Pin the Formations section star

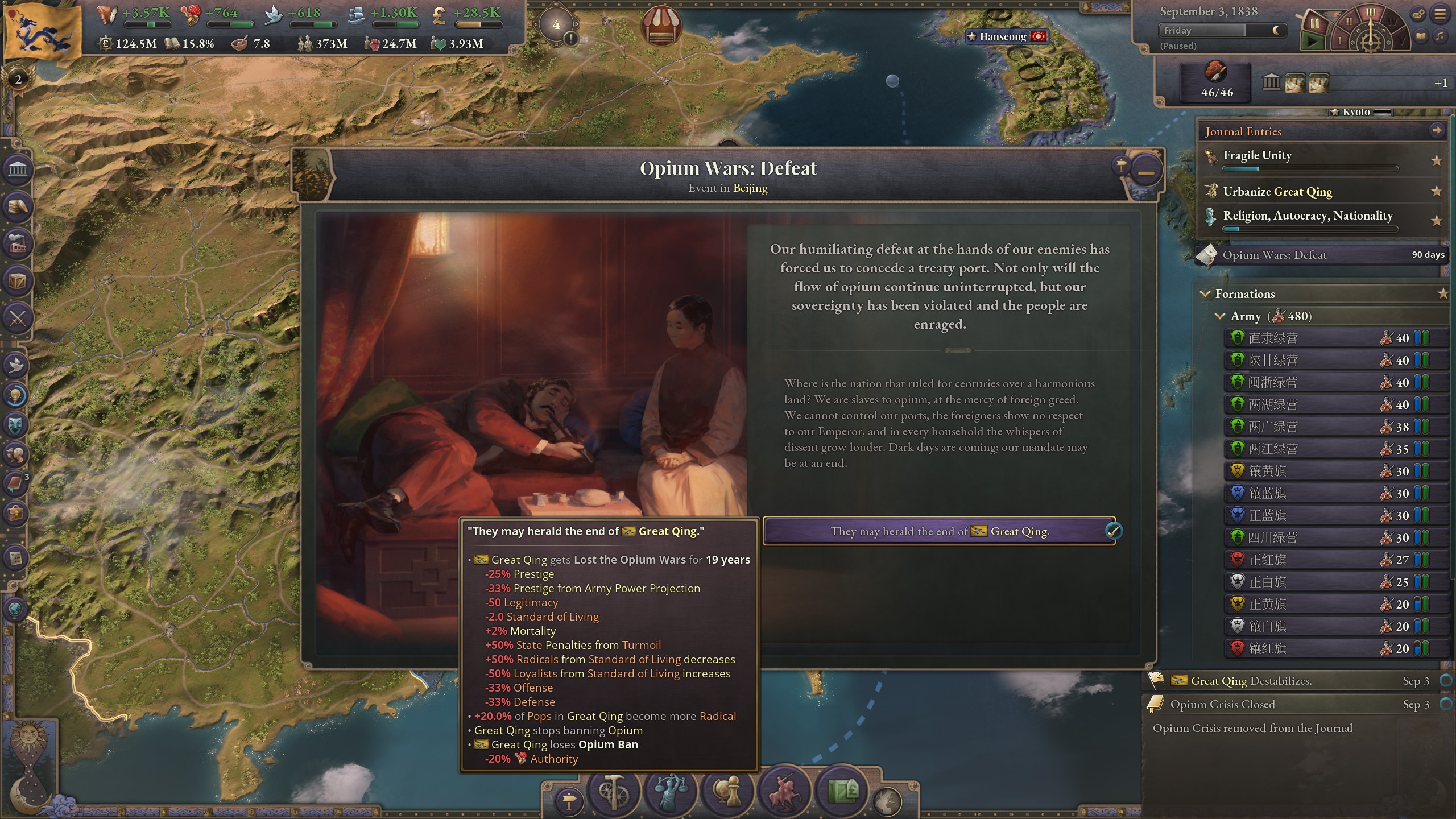click(x=1443, y=294)
